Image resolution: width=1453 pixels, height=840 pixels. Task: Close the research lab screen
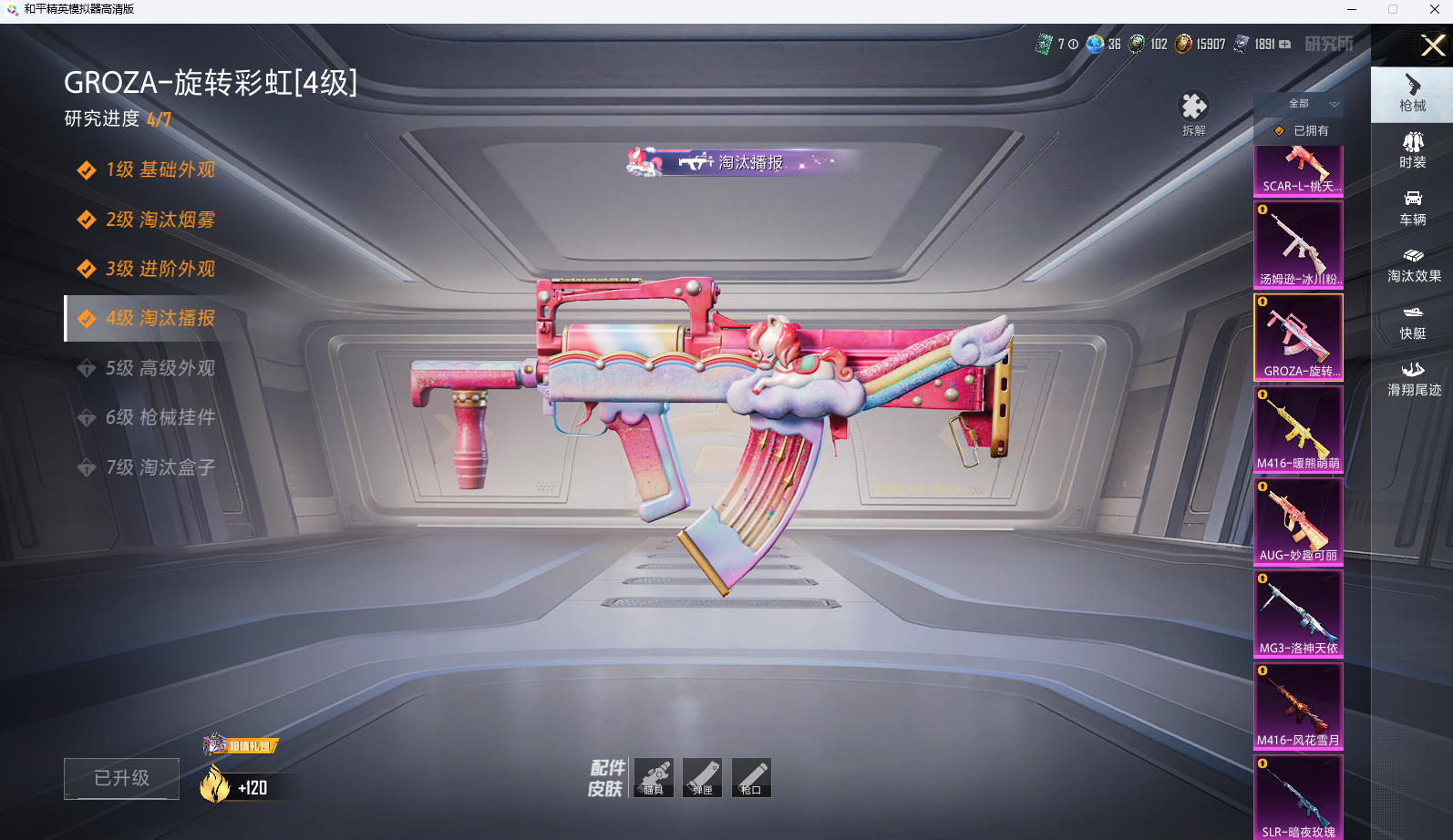coord(1432,45)
